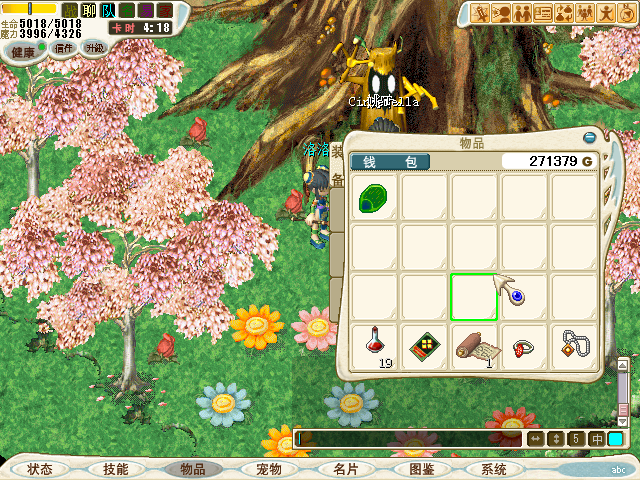Select the chain necklace item
The height and width of the screenshot is (480, 640).
[x=574, y=346]
